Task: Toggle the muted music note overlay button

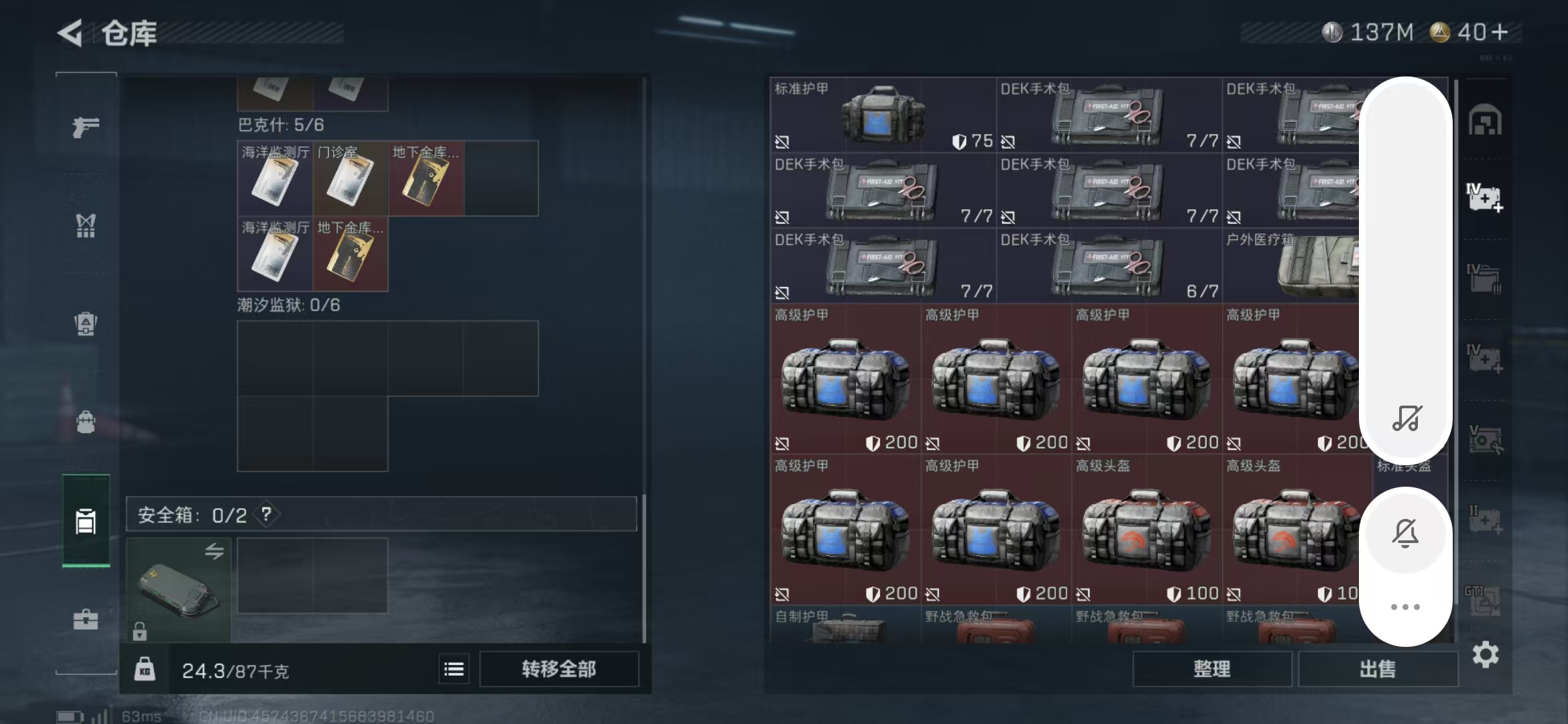Action: coord(1406,418)
